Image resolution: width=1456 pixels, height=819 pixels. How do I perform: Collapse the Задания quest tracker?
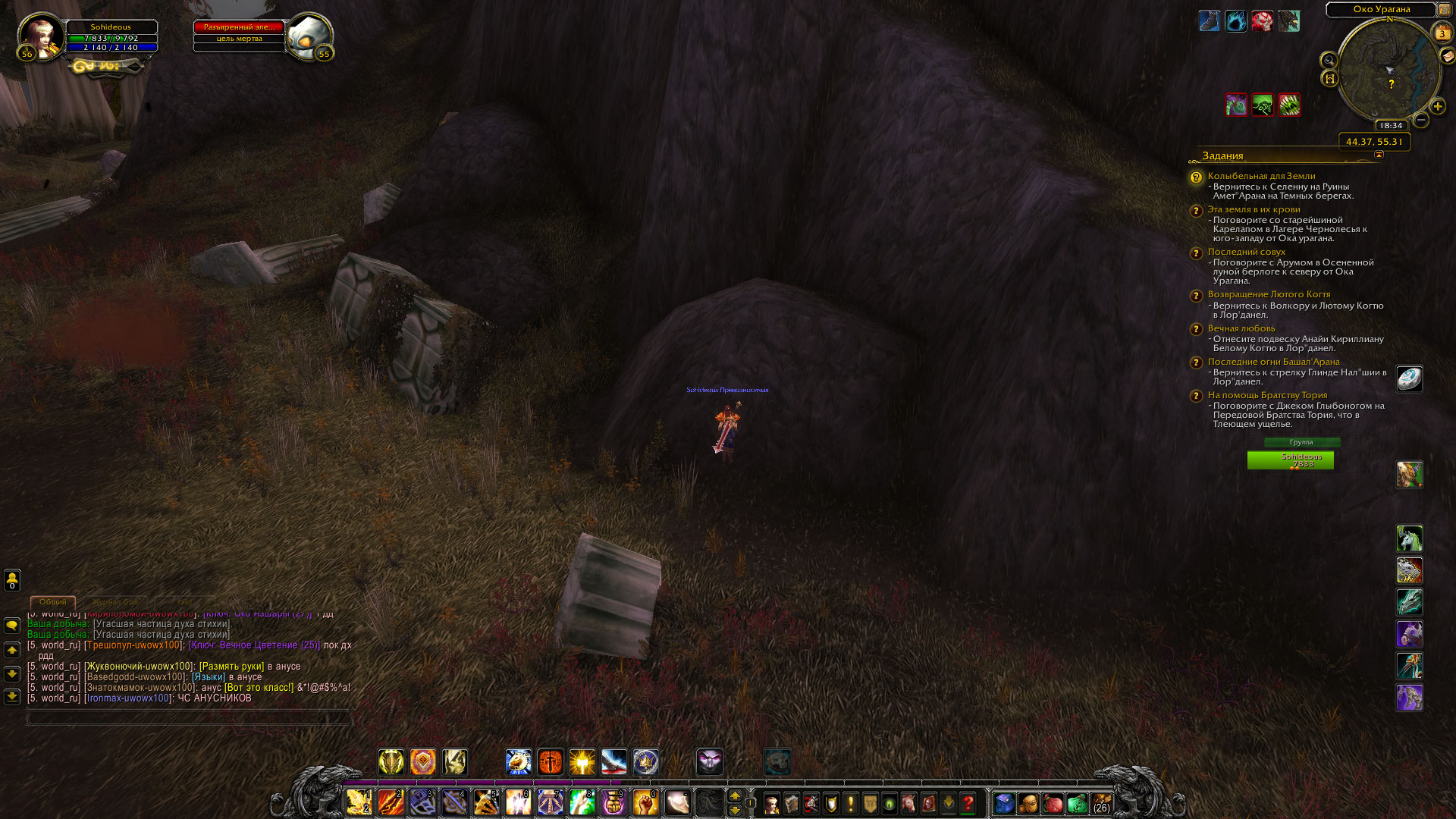pyautogui.click(x=1379, y=155)
